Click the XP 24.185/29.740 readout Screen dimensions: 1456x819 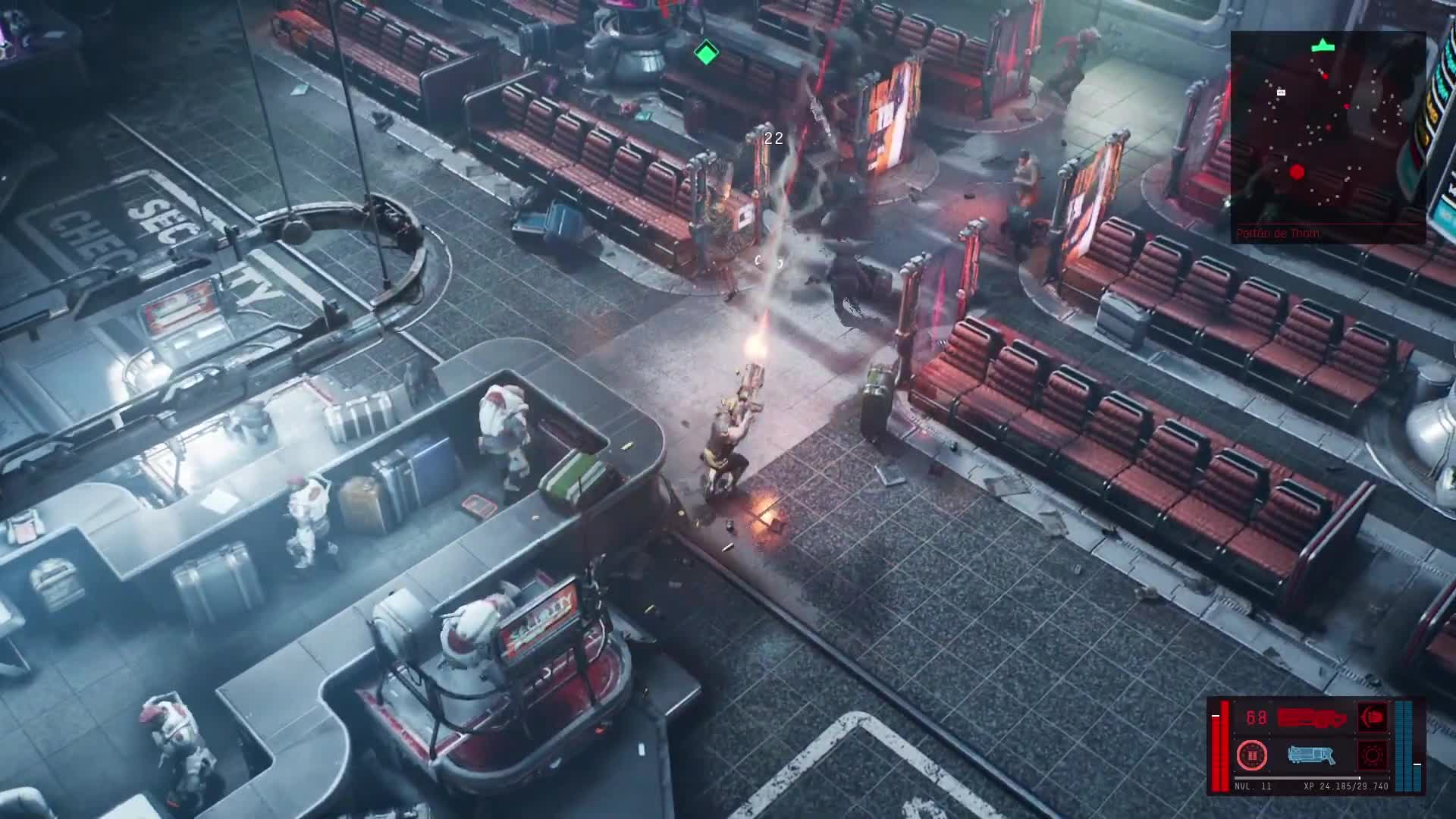[x=1345, y=787]
